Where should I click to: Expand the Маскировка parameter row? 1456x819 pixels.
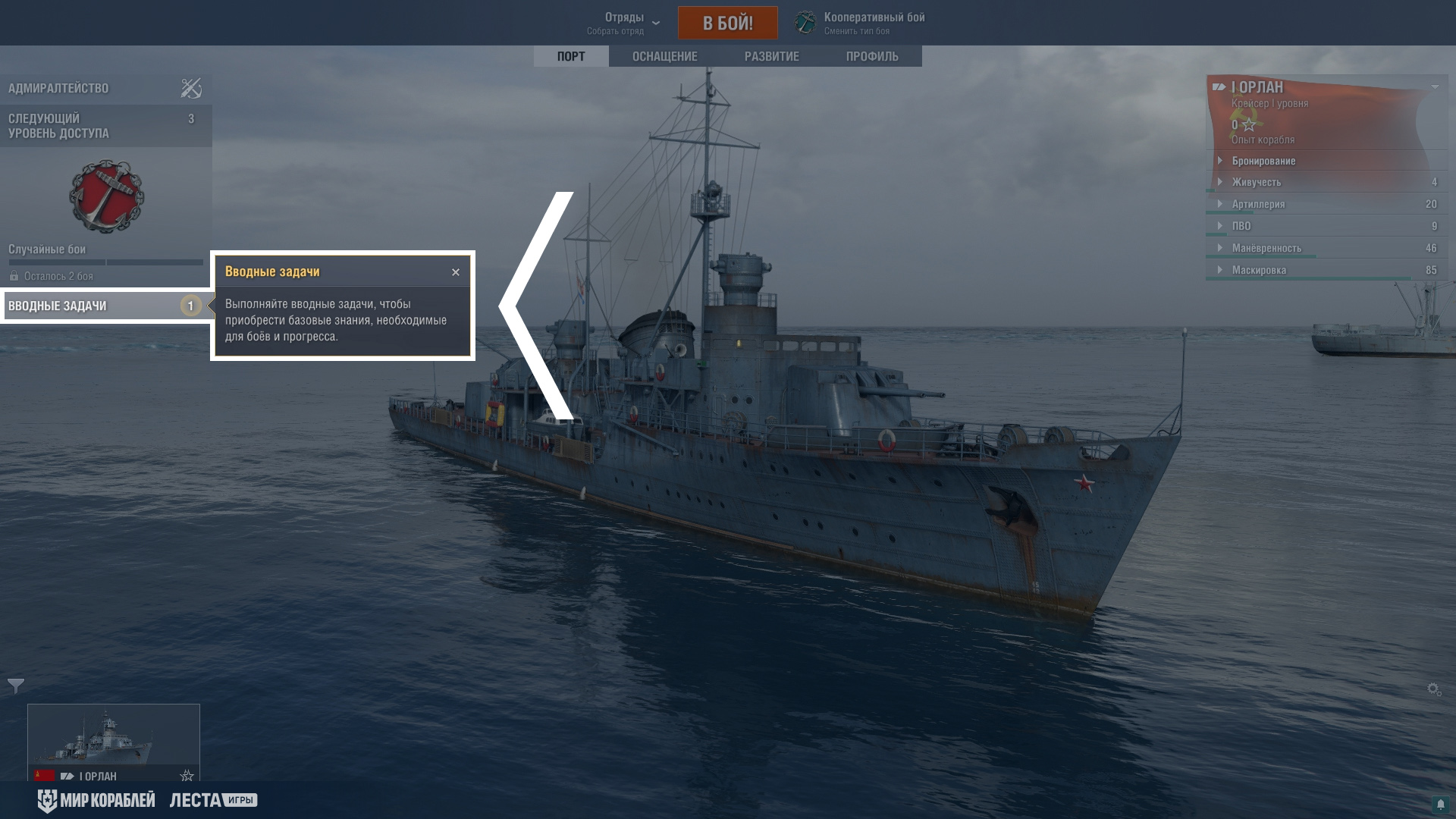(x=1259, y=270)
